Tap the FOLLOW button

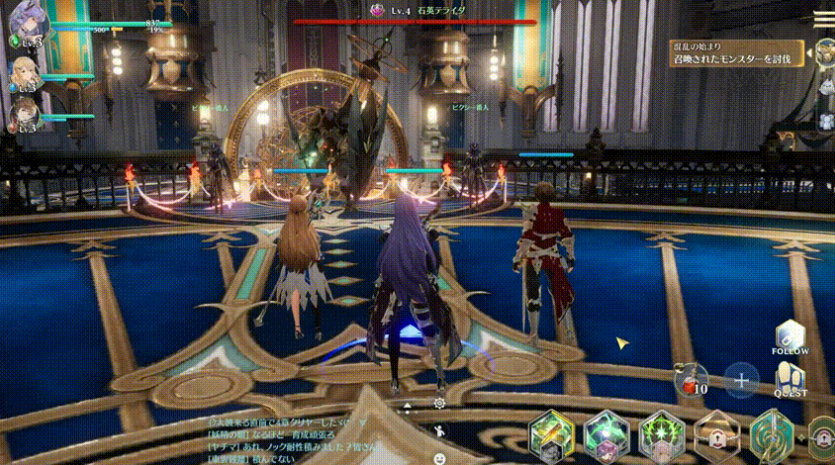(x=790, y=337)
